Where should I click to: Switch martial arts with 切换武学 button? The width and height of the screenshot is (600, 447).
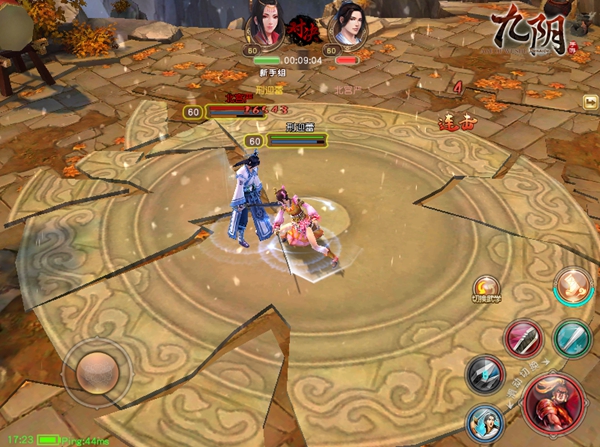click(x=487, y=290)
